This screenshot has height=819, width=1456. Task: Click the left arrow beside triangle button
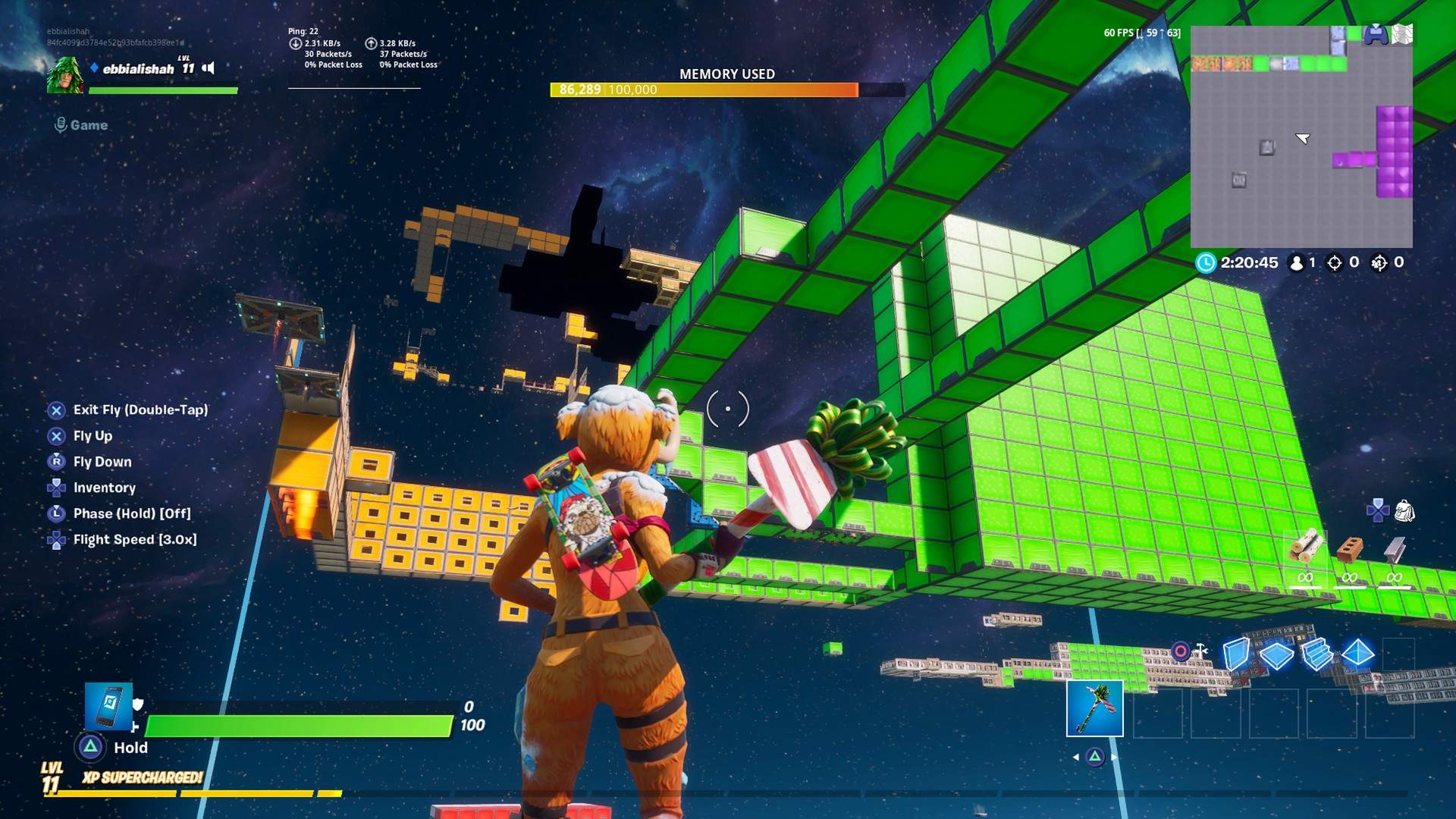(x=1076, y=757)
